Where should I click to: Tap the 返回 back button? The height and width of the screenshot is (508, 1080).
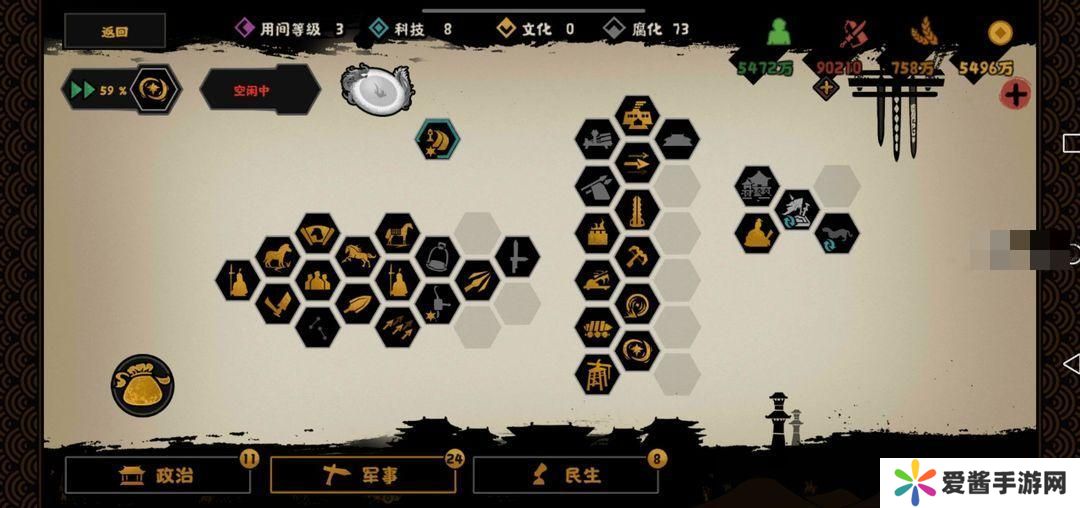[115, 31]
